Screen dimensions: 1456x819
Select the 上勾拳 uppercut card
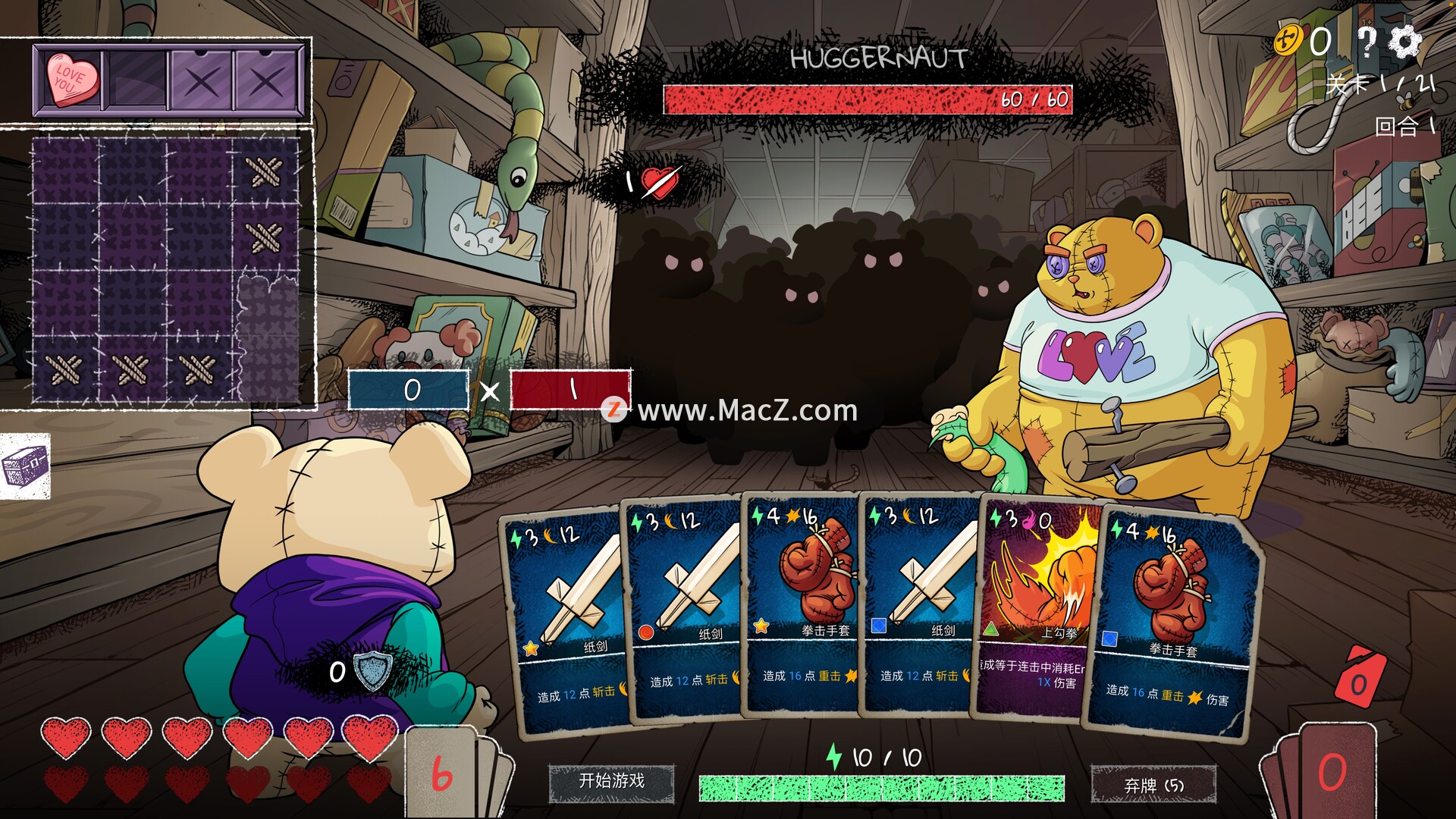click(x=1037, y=607)
